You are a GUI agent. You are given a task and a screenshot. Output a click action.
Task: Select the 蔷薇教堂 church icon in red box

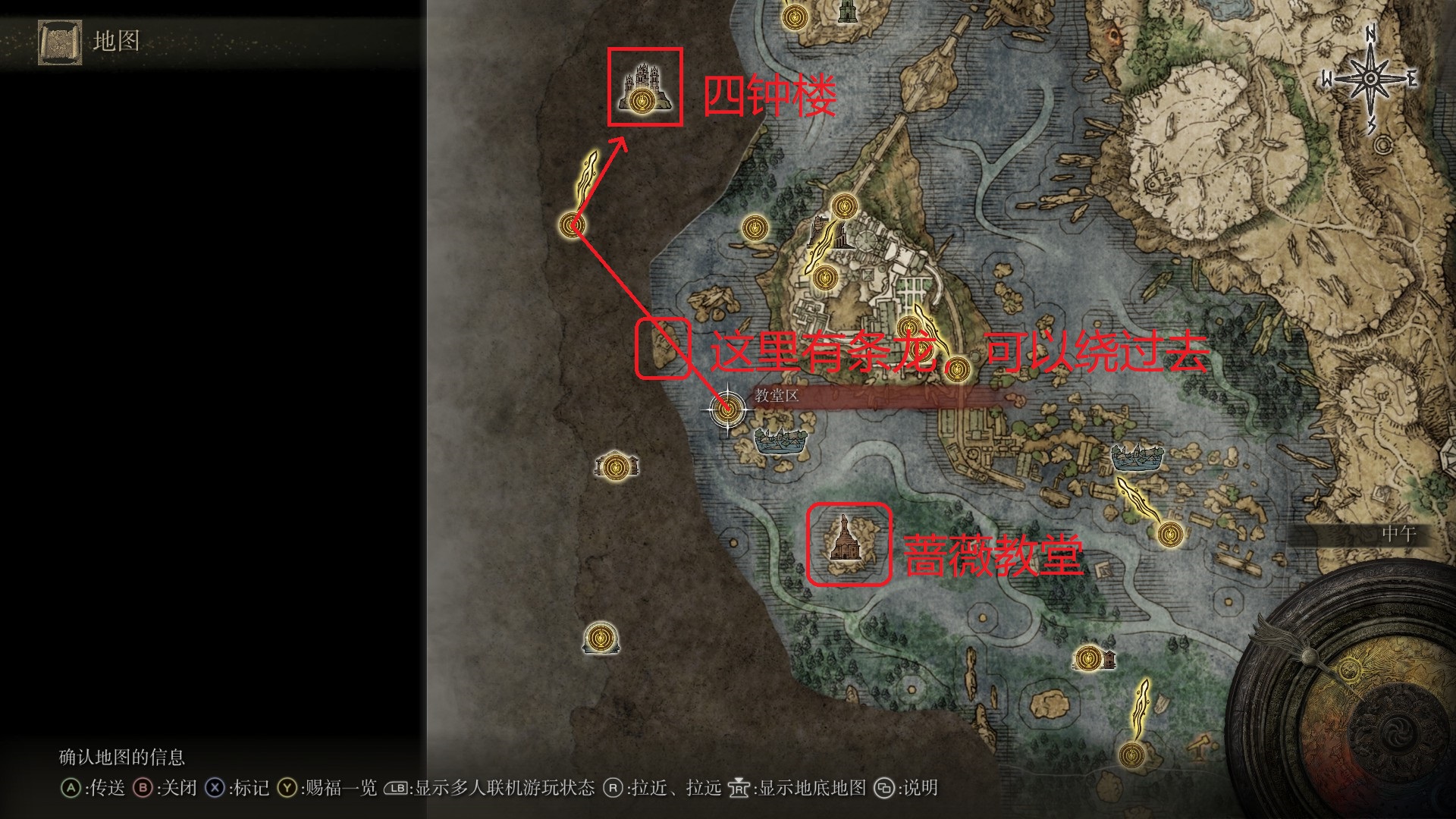(844, 542)
